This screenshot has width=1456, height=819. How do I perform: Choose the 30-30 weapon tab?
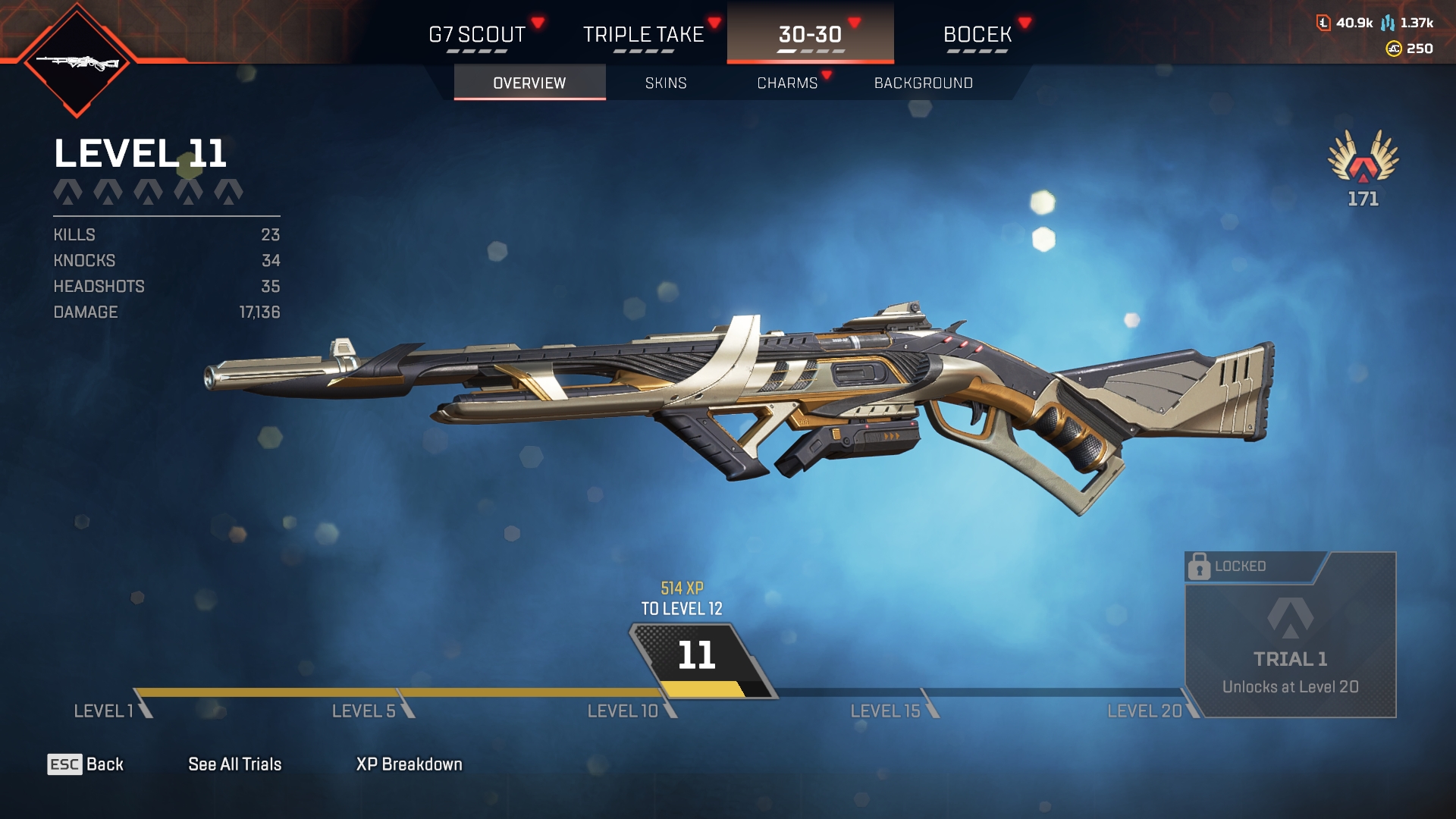point(810,35)
